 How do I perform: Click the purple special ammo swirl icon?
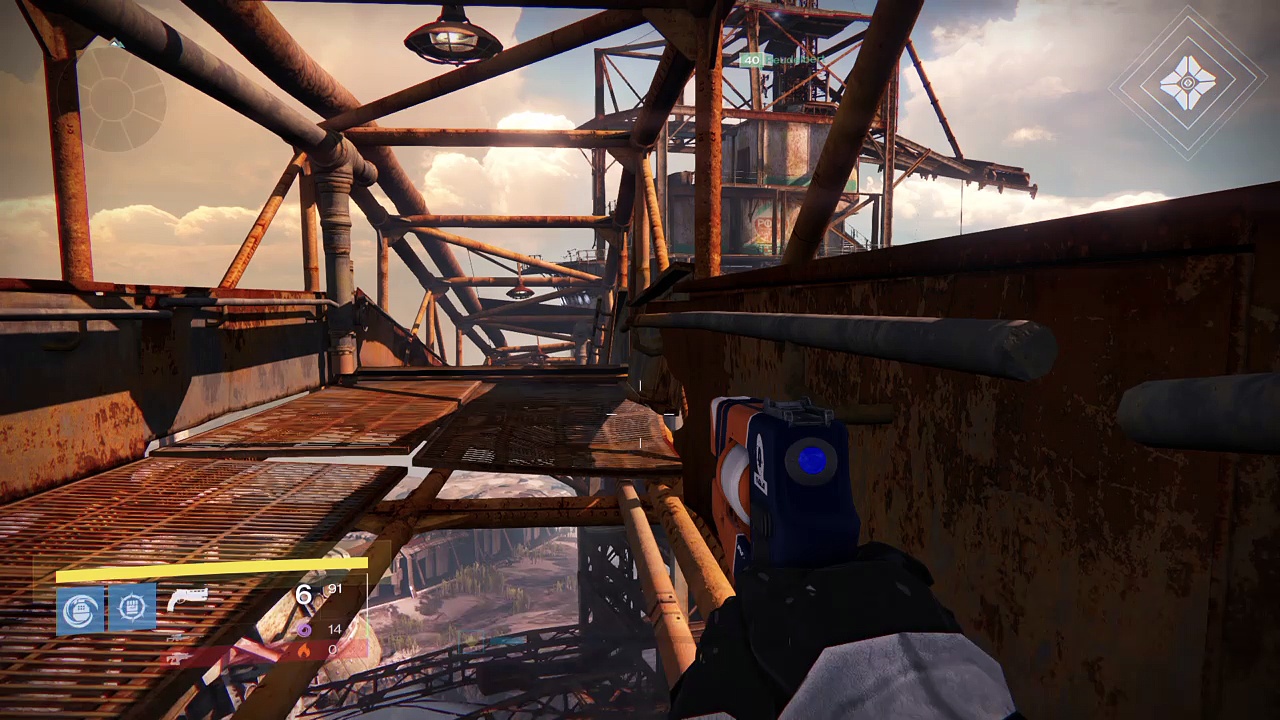pyautogui.click(x=303, y=629)
